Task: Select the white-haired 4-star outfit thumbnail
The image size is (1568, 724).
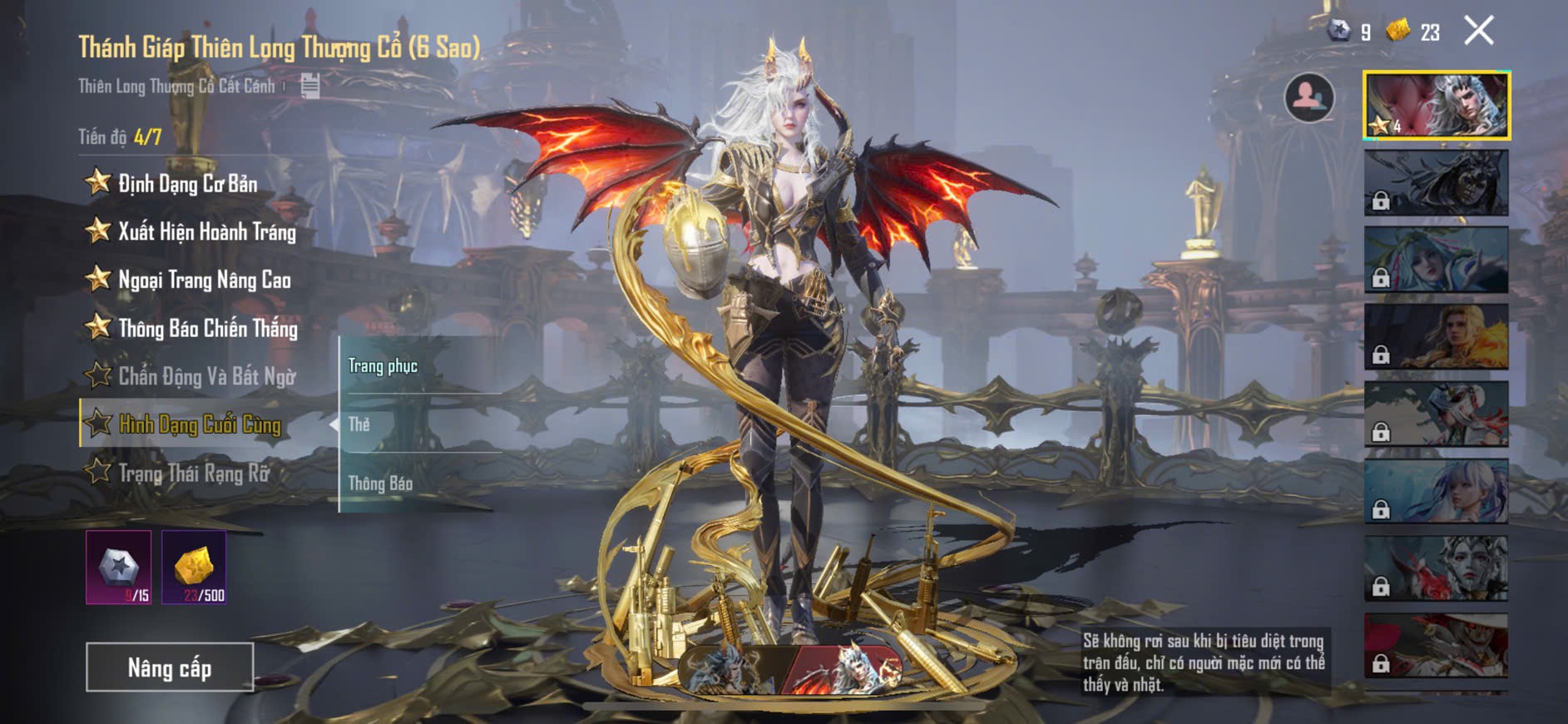Action: click(1436, 105)
